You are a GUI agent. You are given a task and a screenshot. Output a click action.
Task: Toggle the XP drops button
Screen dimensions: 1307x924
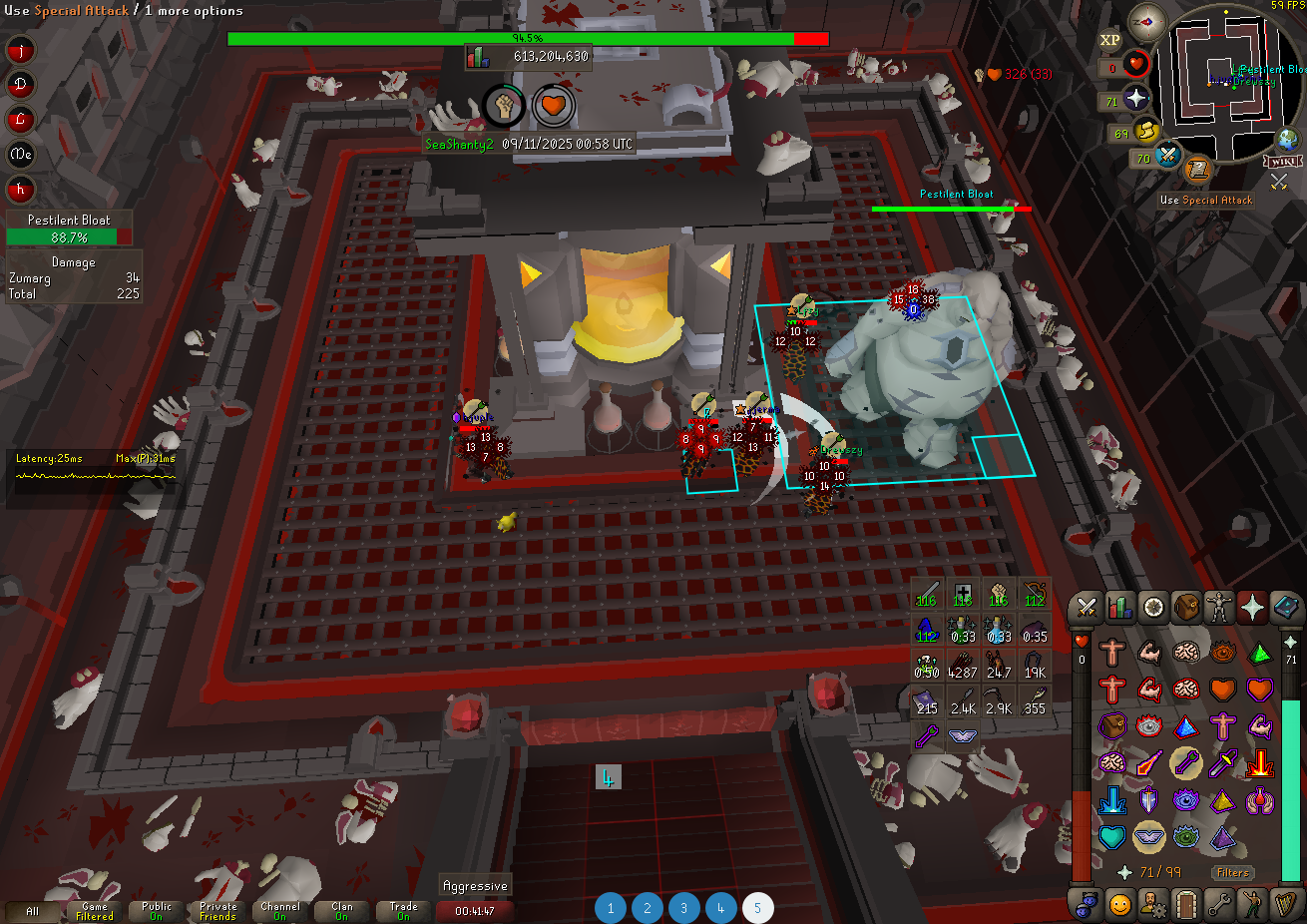[1110, 40]
